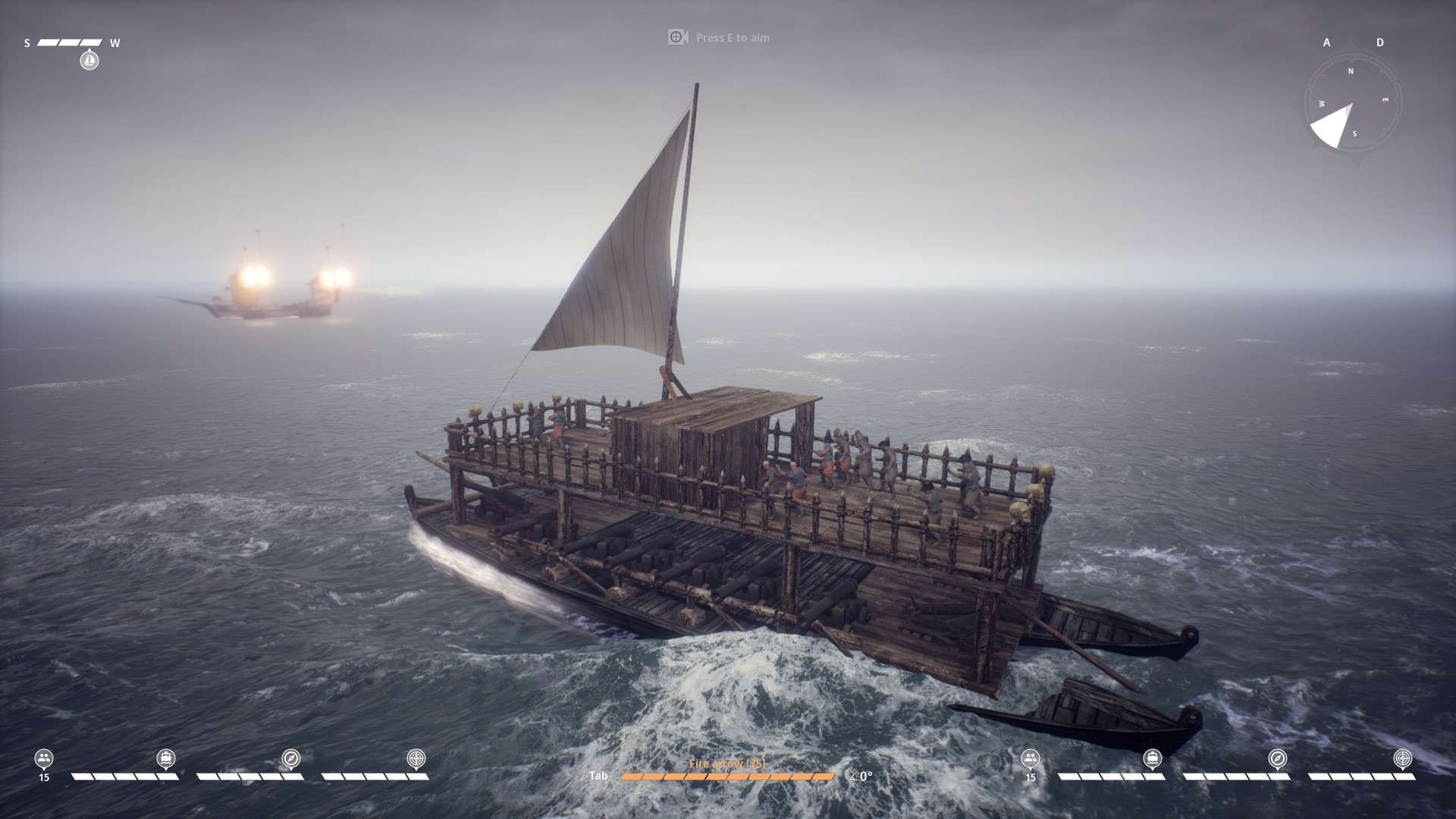
Task: Select the Fire arrow ammunition bar
Action: pyautogui.click(x=726, y=776)
